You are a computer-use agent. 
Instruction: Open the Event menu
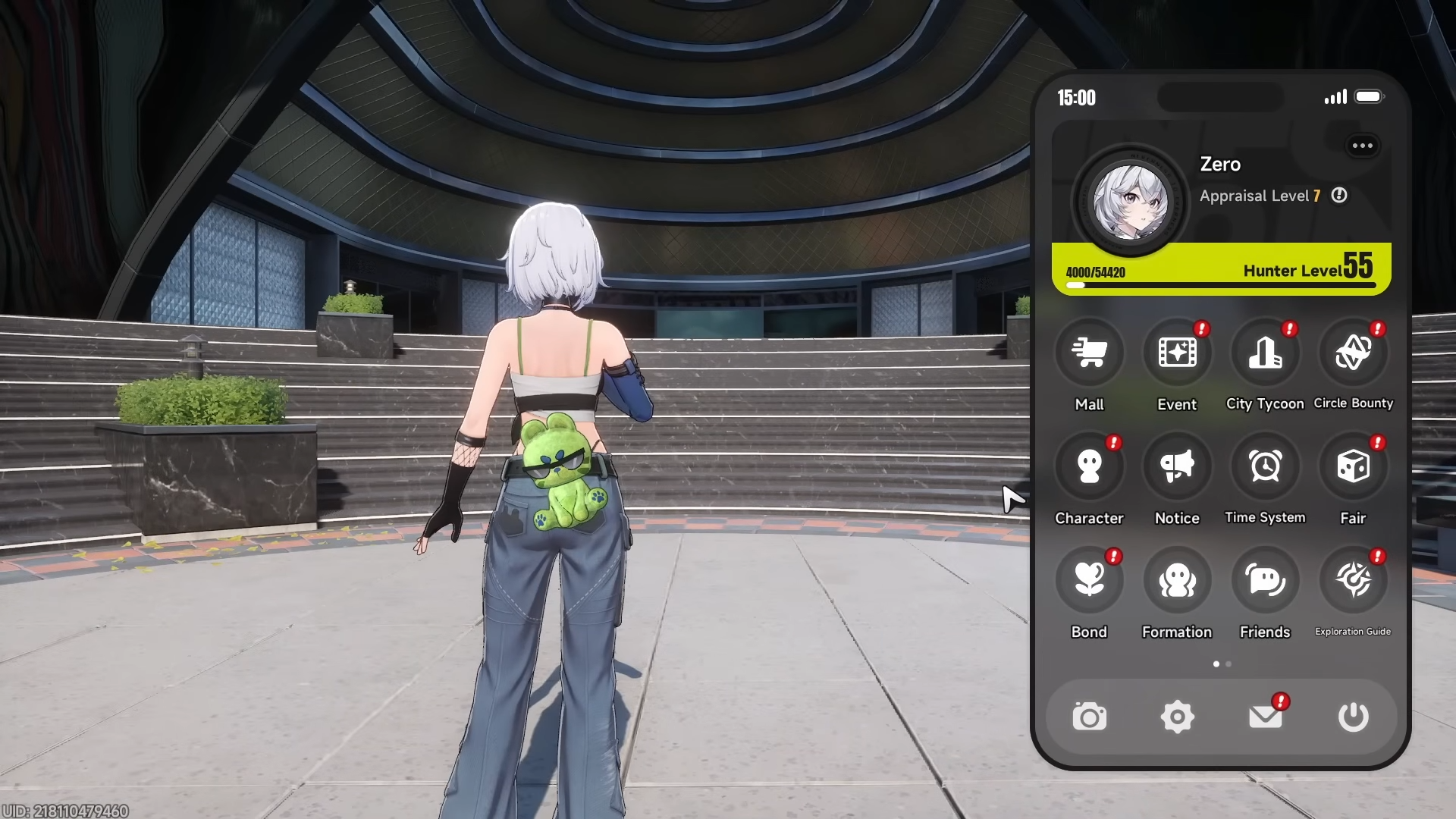pyautogui.click(x=1177, y=353)
